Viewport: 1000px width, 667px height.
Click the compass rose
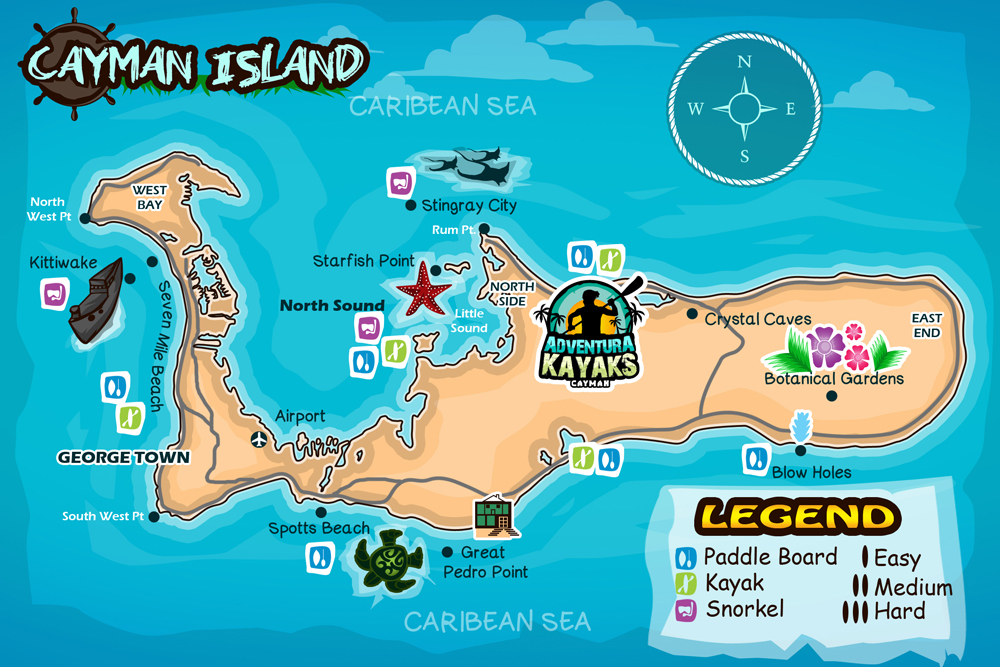(x=744, y=108)
